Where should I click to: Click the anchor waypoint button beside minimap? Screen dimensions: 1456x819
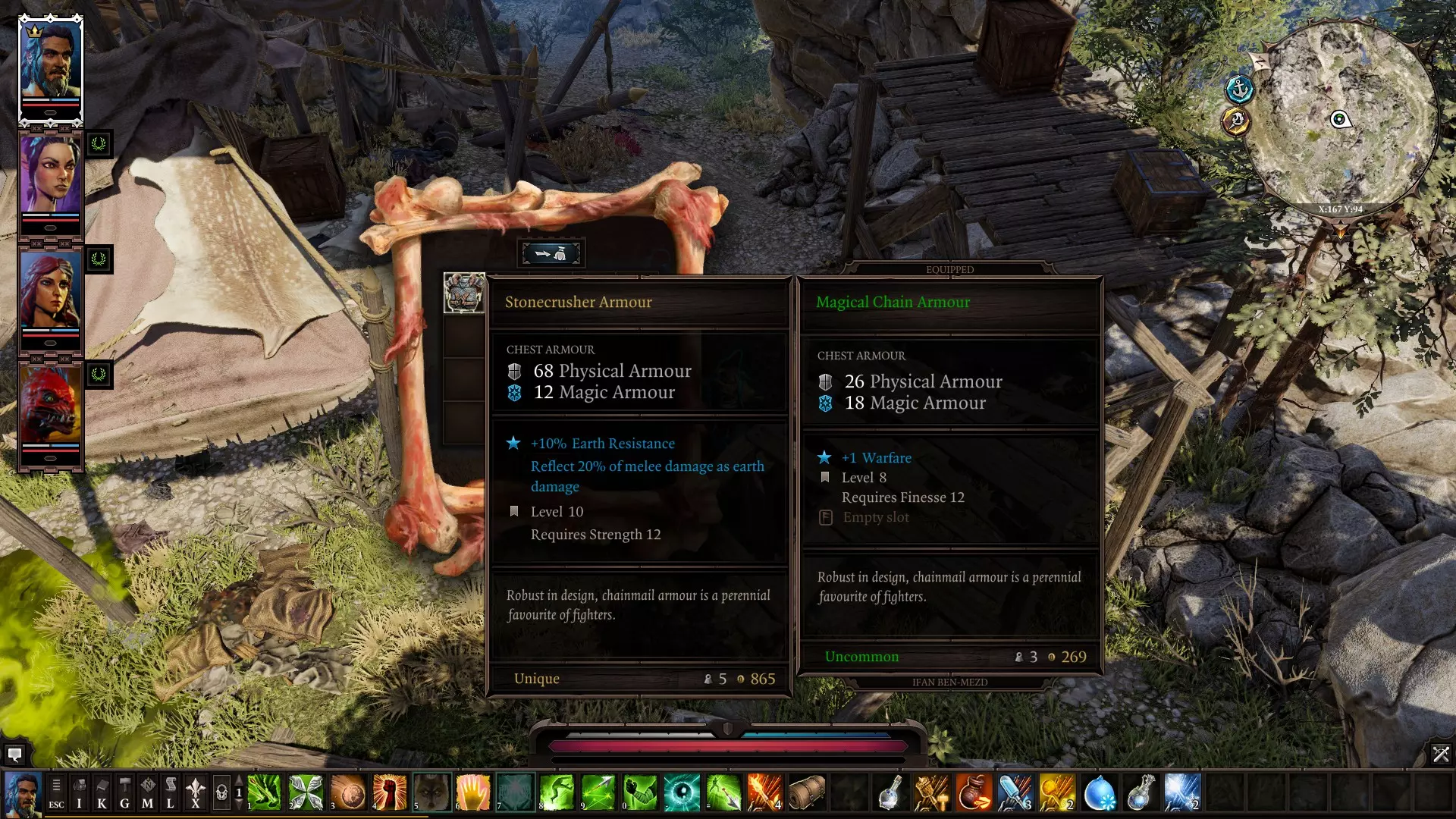pos(1240,89)
